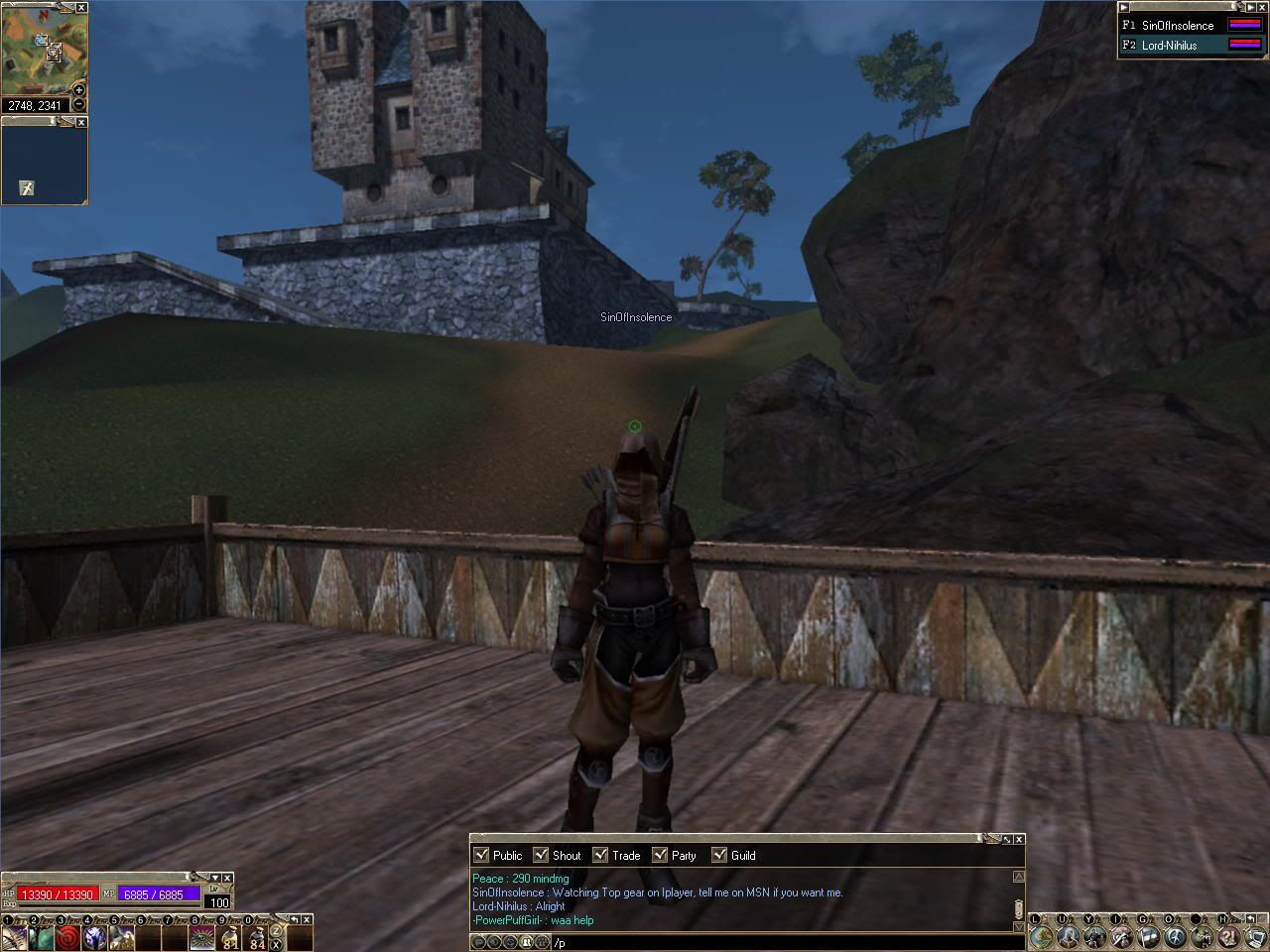The width and height of the screenshot is (1270, 952).
Task: Use the potion stack of 81
Action: 229,937
